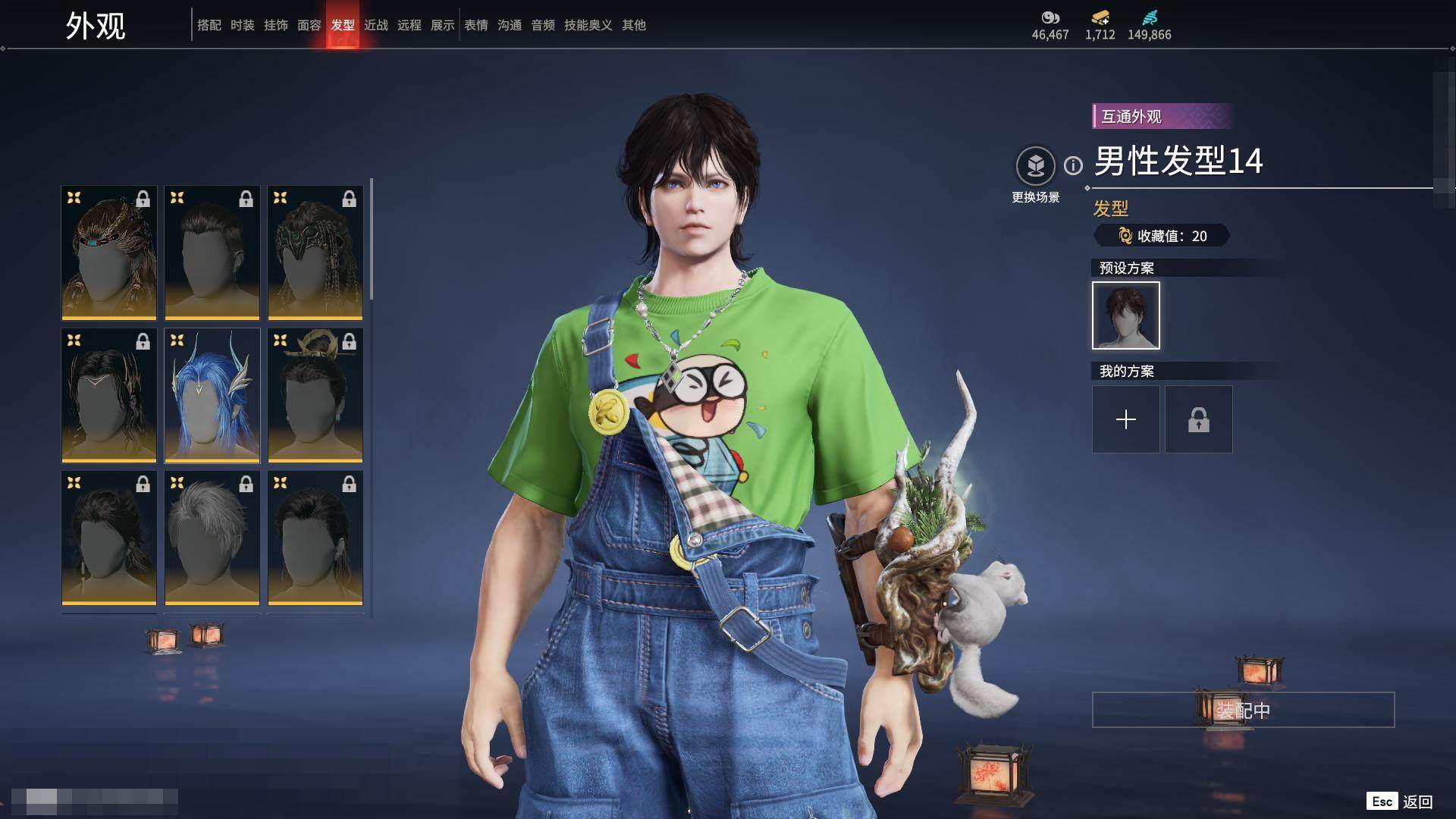Go to the 面容 face tab

tap(309, 25)
